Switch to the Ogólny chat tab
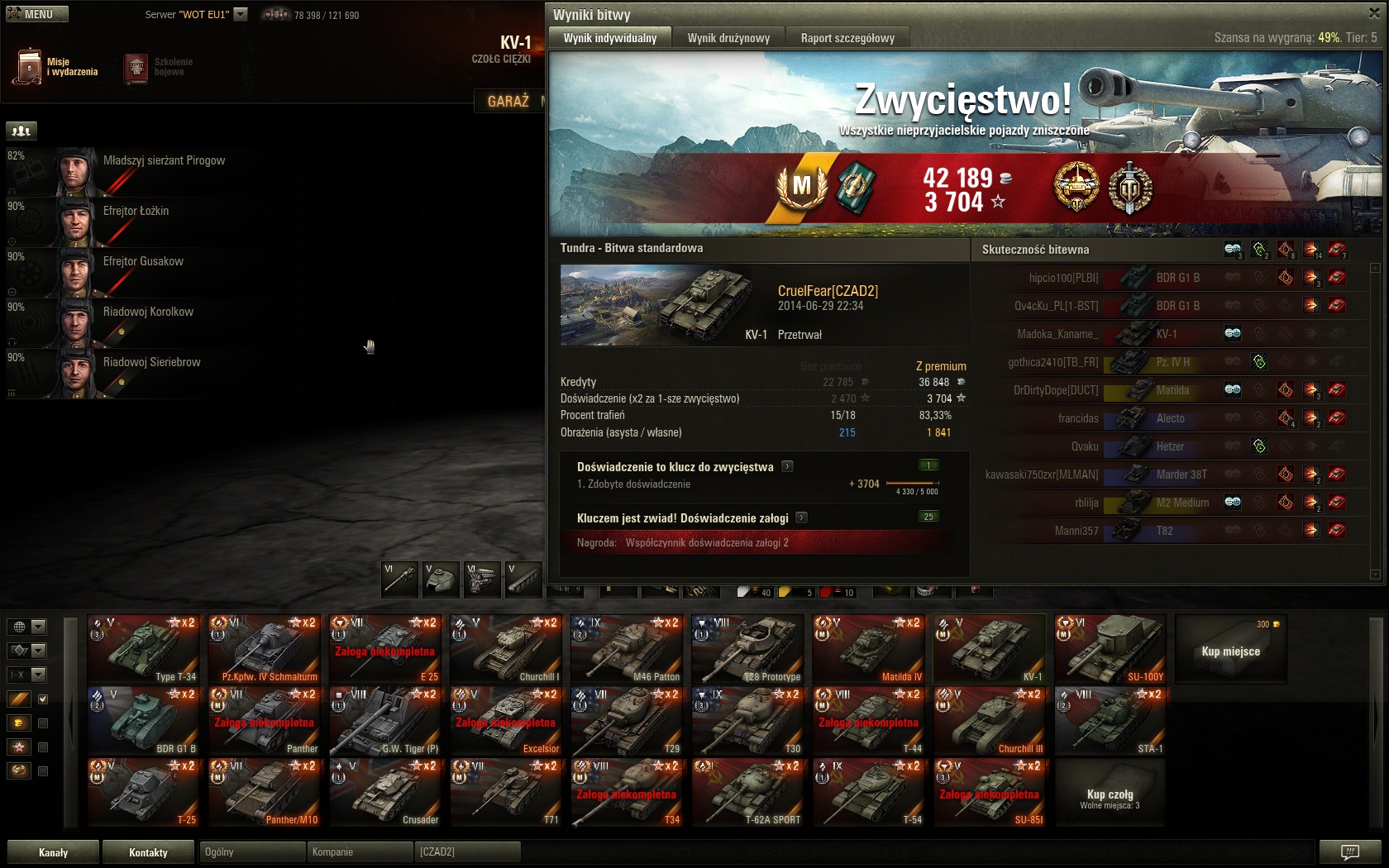This screenshot has width=1389, height=868. pyautogui.click(x=251, y=852)
